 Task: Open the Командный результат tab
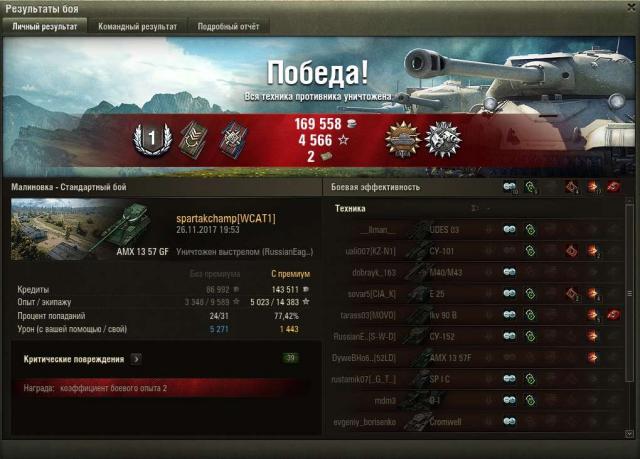(139, 27)
